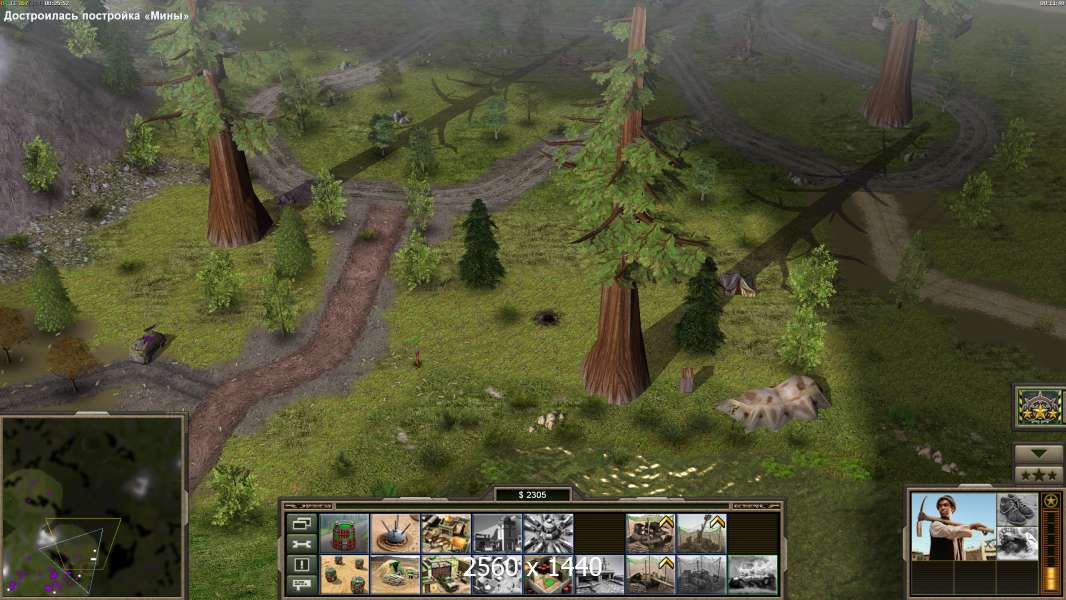Choose the tank with chevron upgrade icon
This screenshot has width=1066, height=600.
650,533
